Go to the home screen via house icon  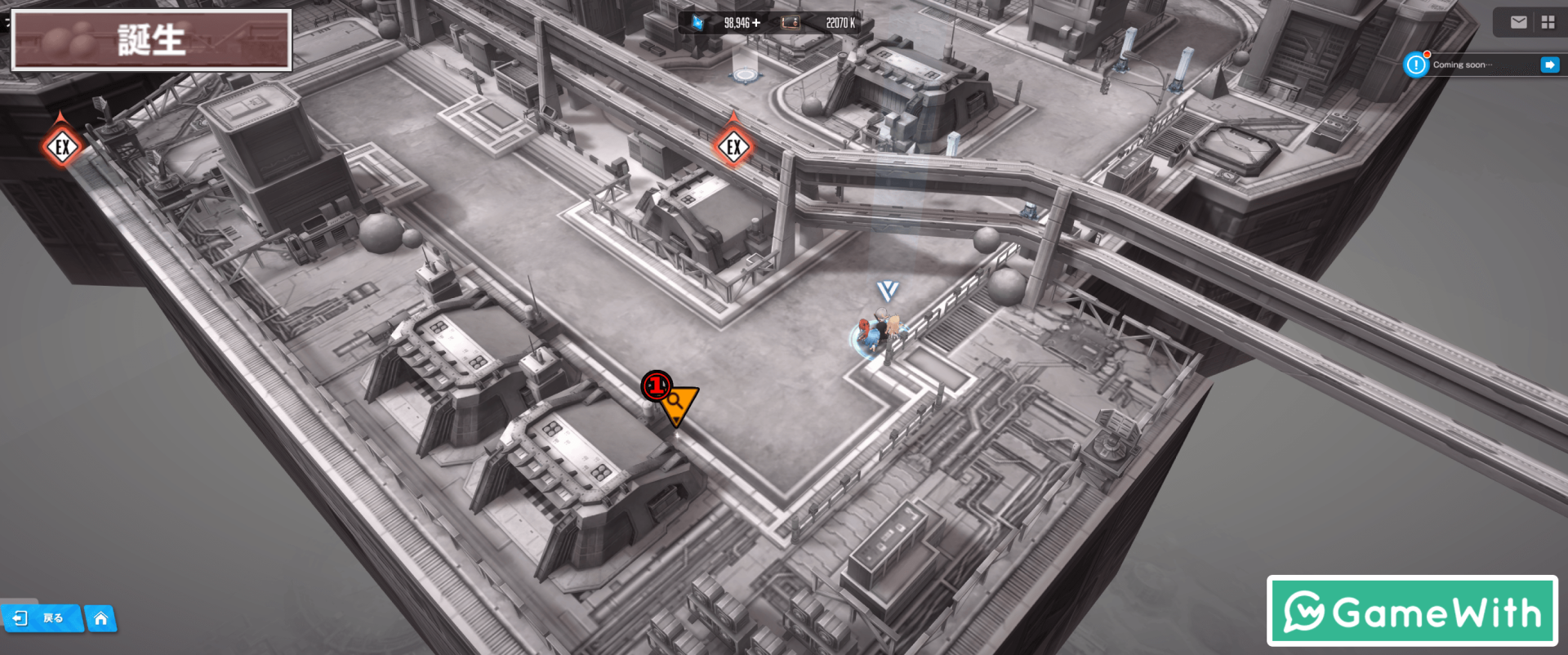[x=100, y=618]
